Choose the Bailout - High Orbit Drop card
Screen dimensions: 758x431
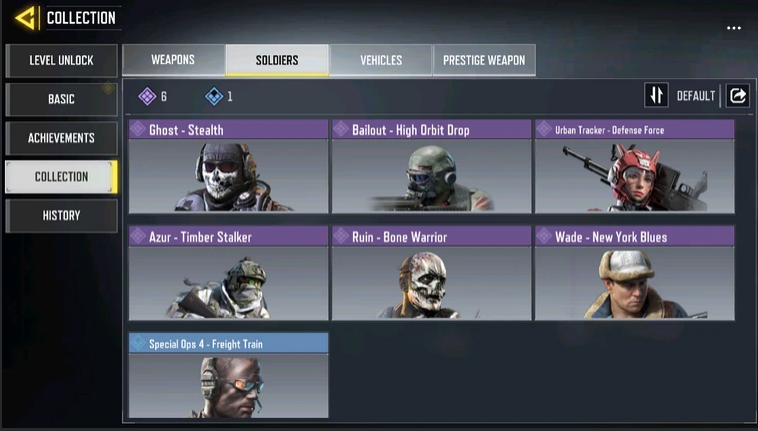(x=431, y=166)
